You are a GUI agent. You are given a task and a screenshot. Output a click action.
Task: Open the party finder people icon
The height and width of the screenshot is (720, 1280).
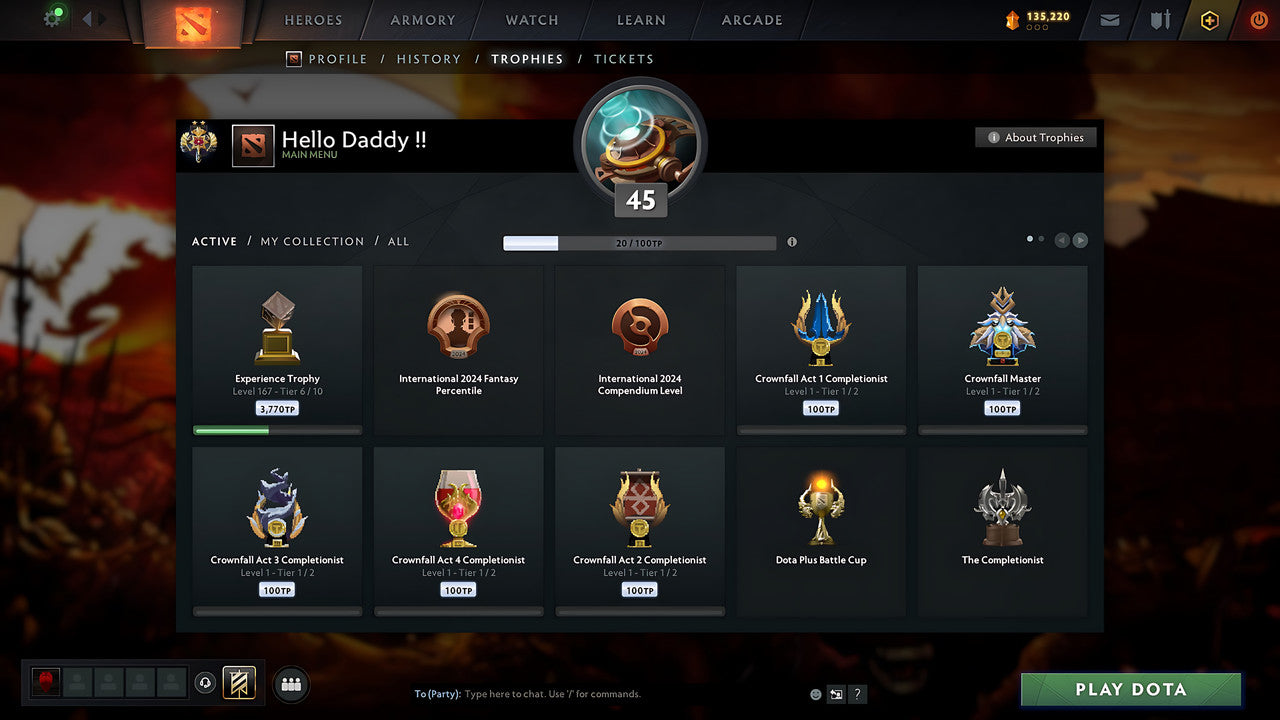click(289, 683)
